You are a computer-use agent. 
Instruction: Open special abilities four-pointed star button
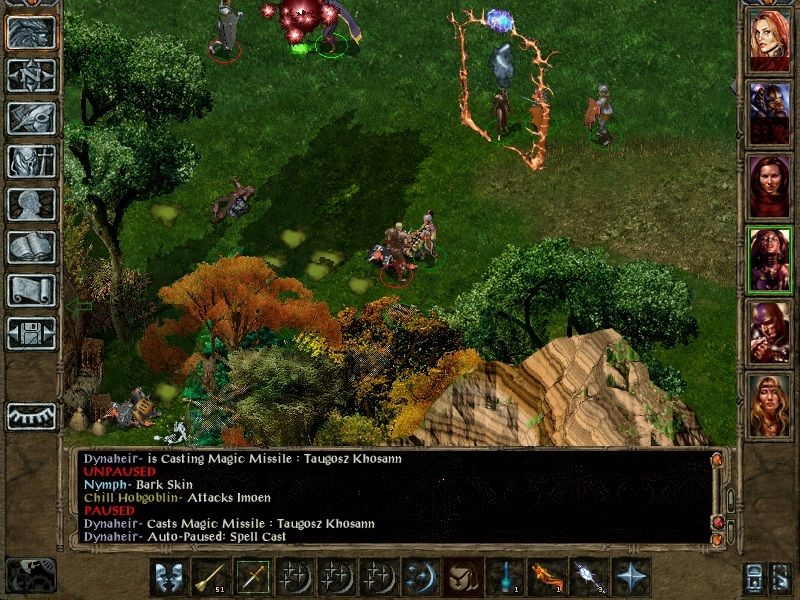[x=630, y=578]
